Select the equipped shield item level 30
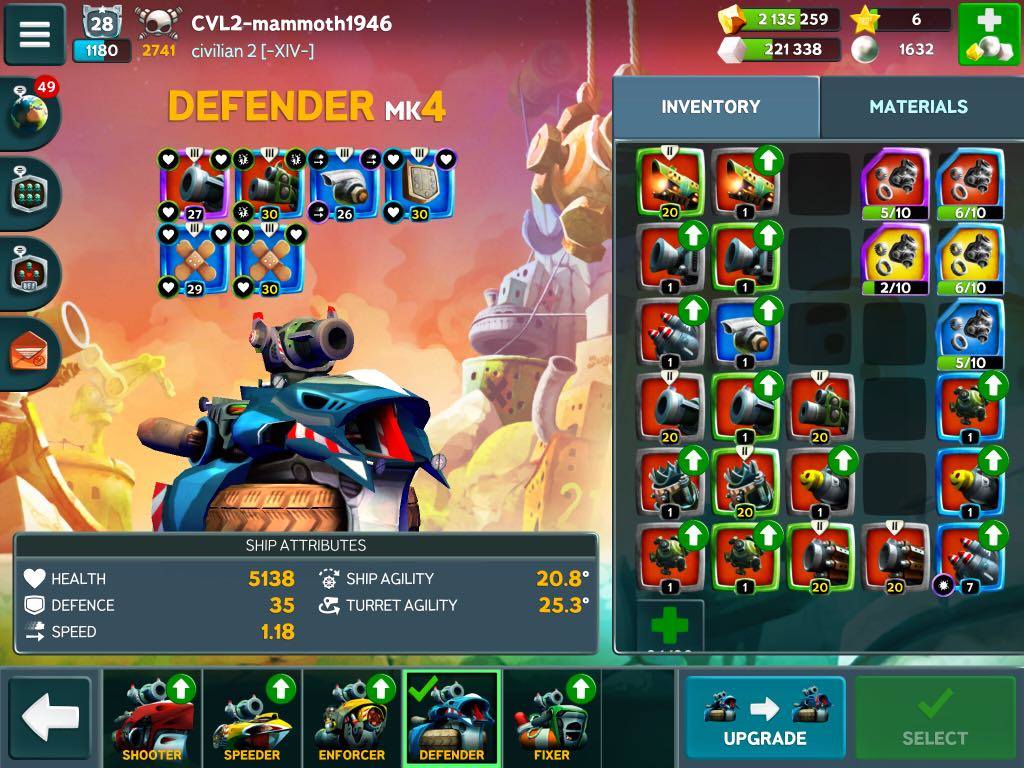 coord(420,185)
